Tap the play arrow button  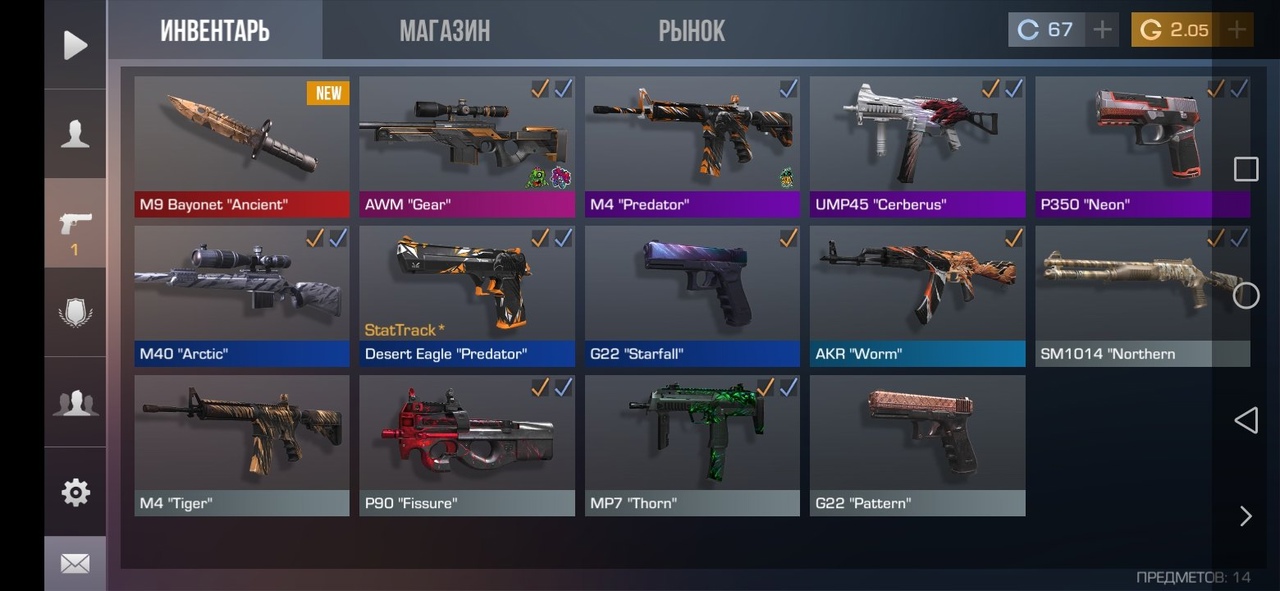(75, 45)
